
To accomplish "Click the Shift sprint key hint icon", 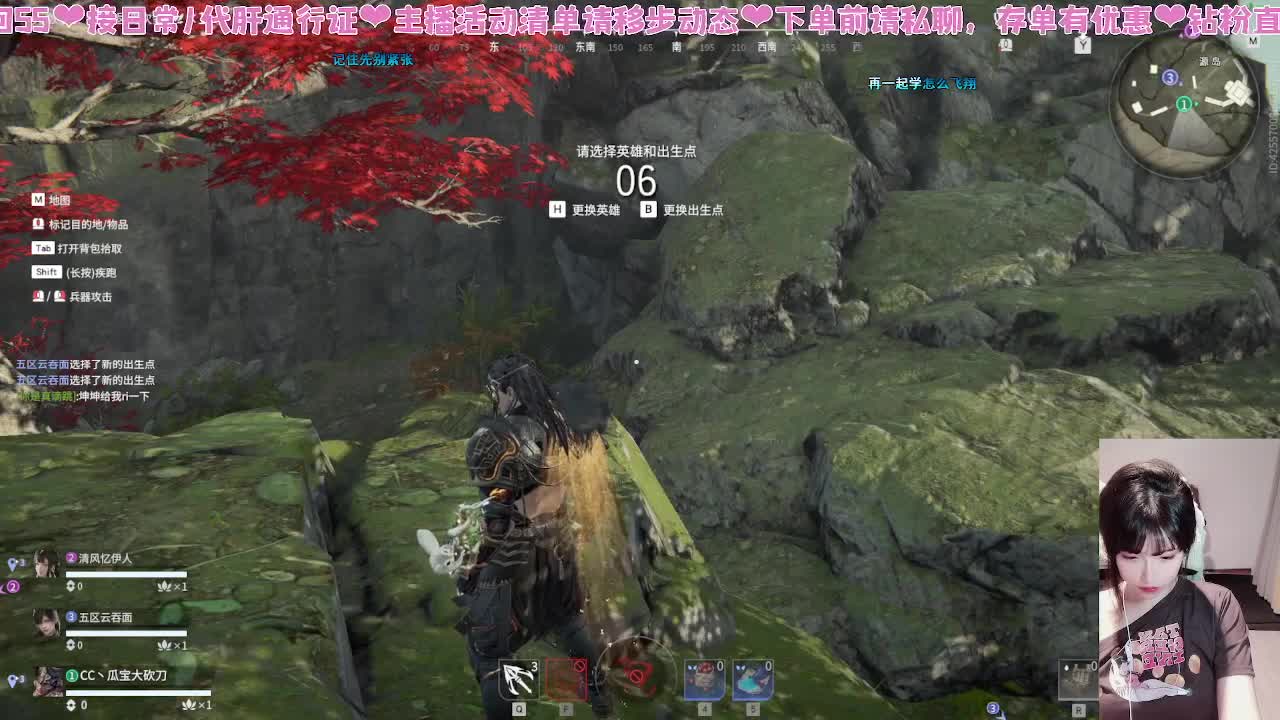I will pos(45,271).
